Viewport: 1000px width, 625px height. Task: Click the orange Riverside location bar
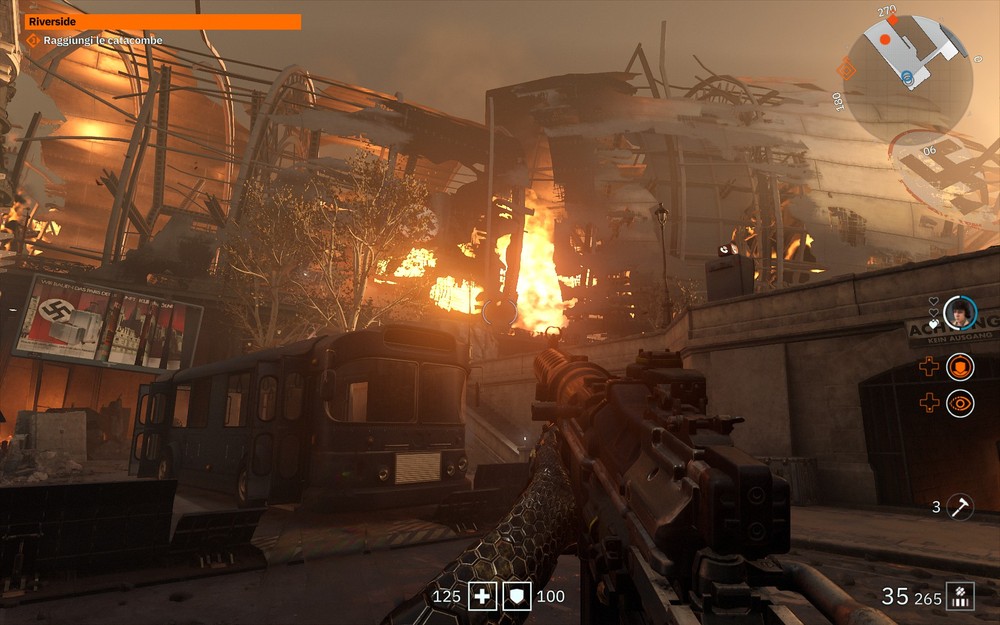click(162, 21)
